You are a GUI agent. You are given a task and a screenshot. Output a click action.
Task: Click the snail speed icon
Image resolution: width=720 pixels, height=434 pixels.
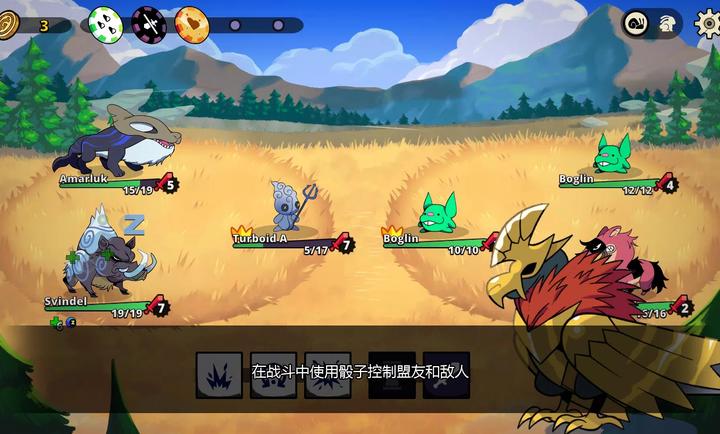636,24
